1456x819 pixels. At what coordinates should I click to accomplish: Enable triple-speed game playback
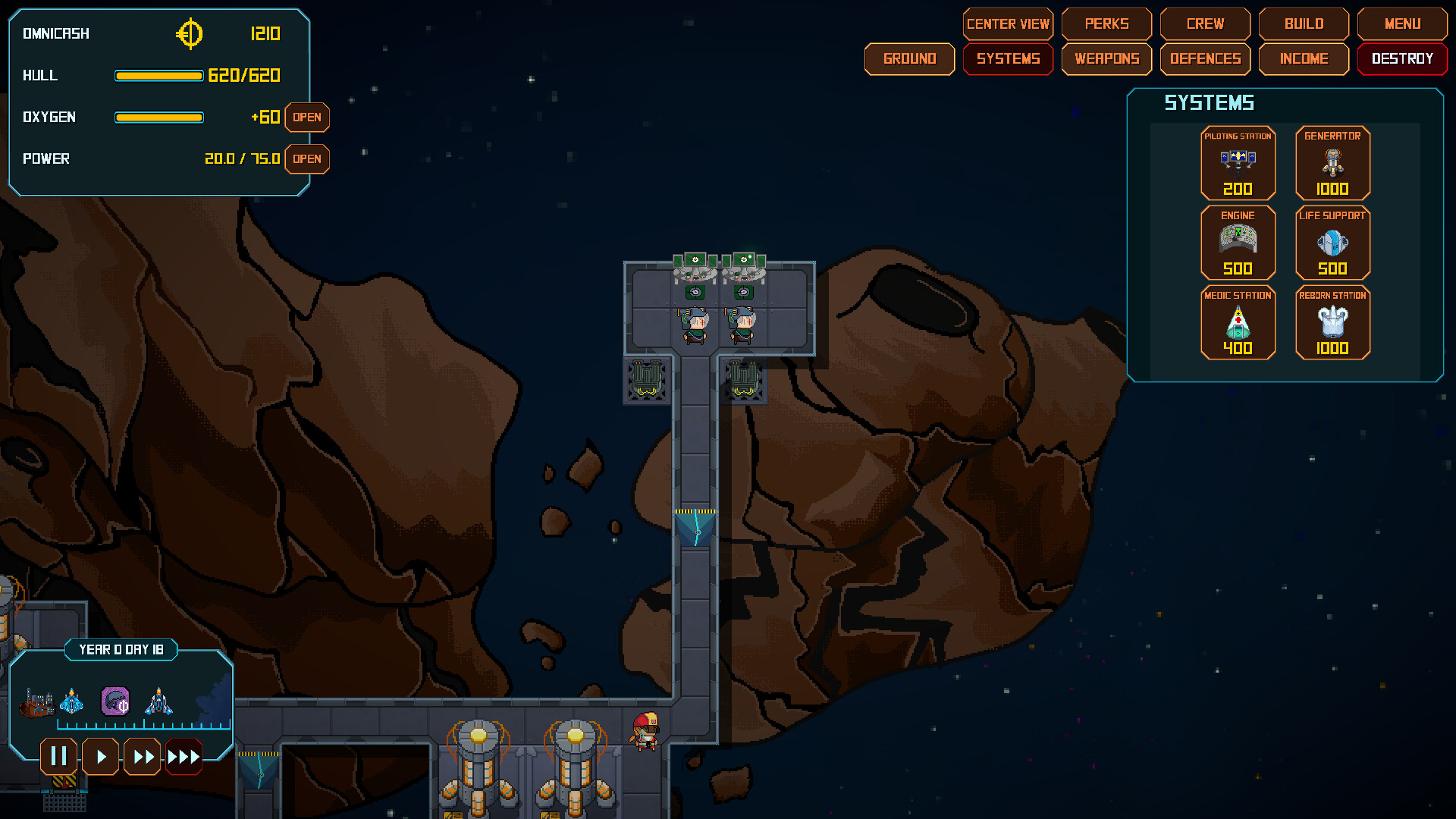184,756
